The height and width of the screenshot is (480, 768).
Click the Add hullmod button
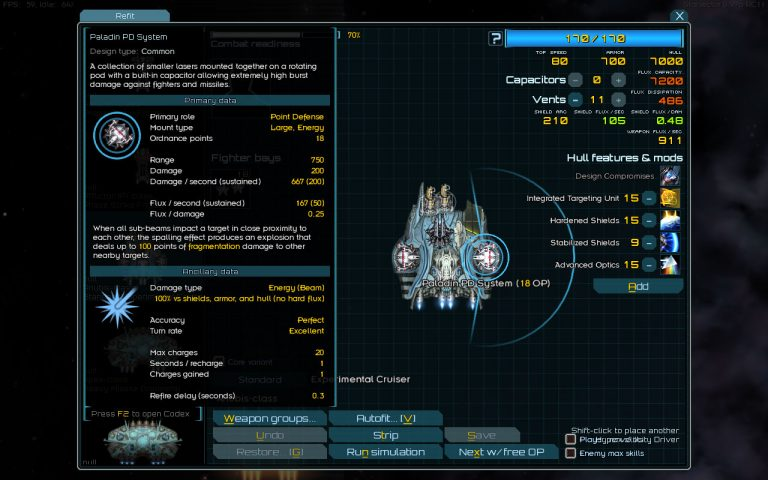click(x=637, y=287)
